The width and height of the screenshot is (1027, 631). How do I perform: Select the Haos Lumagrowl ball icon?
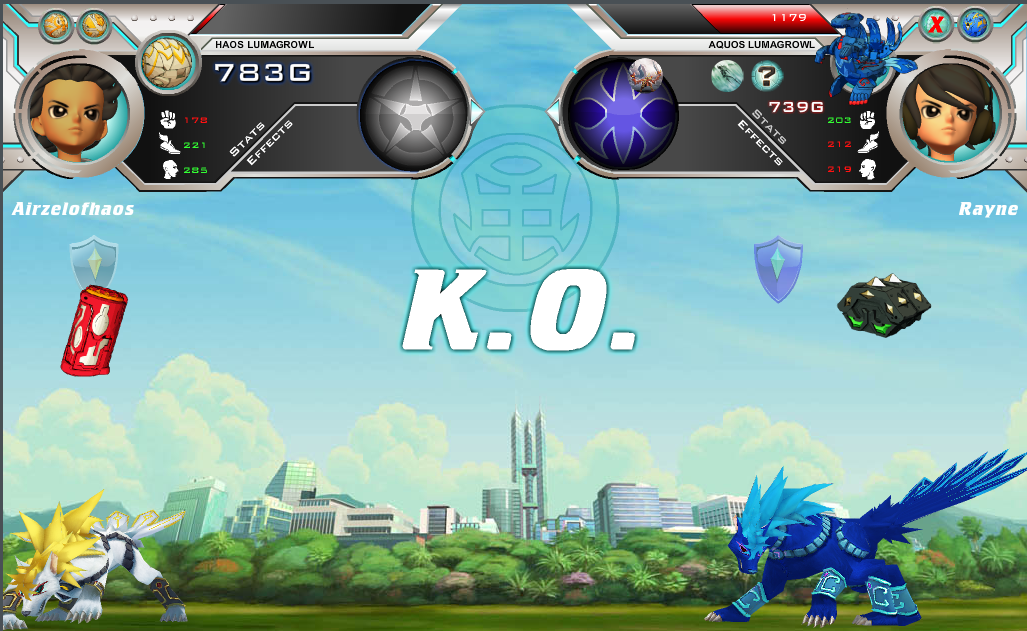[x=161, y=62]
